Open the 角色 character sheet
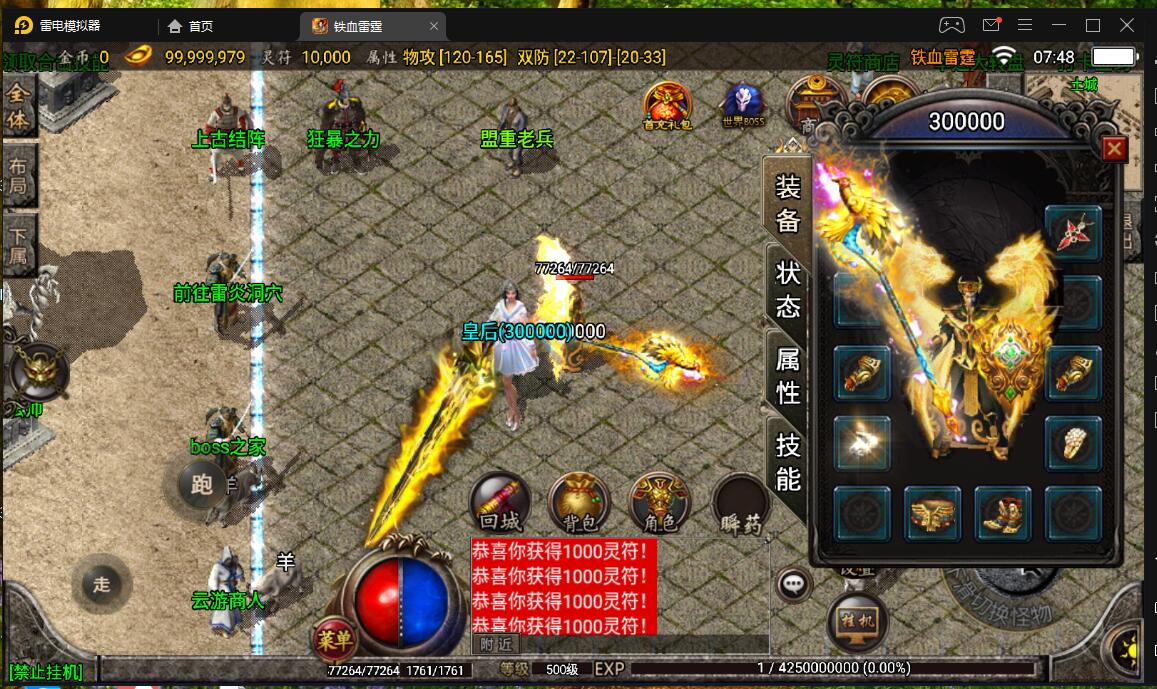Image resolution: width=1157 pixels, height=689 pixels. pyautogui.click(x=659, y=502)
